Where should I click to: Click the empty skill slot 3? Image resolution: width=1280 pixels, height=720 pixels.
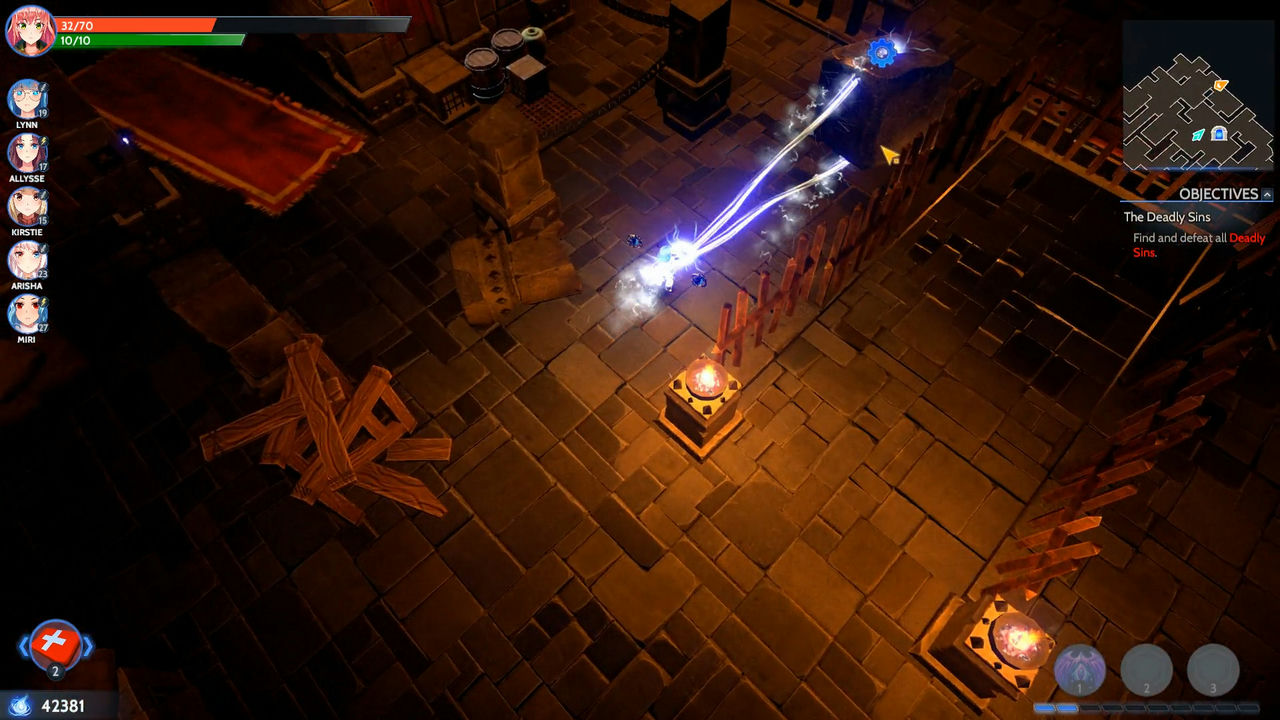[x=1213, y=668]
